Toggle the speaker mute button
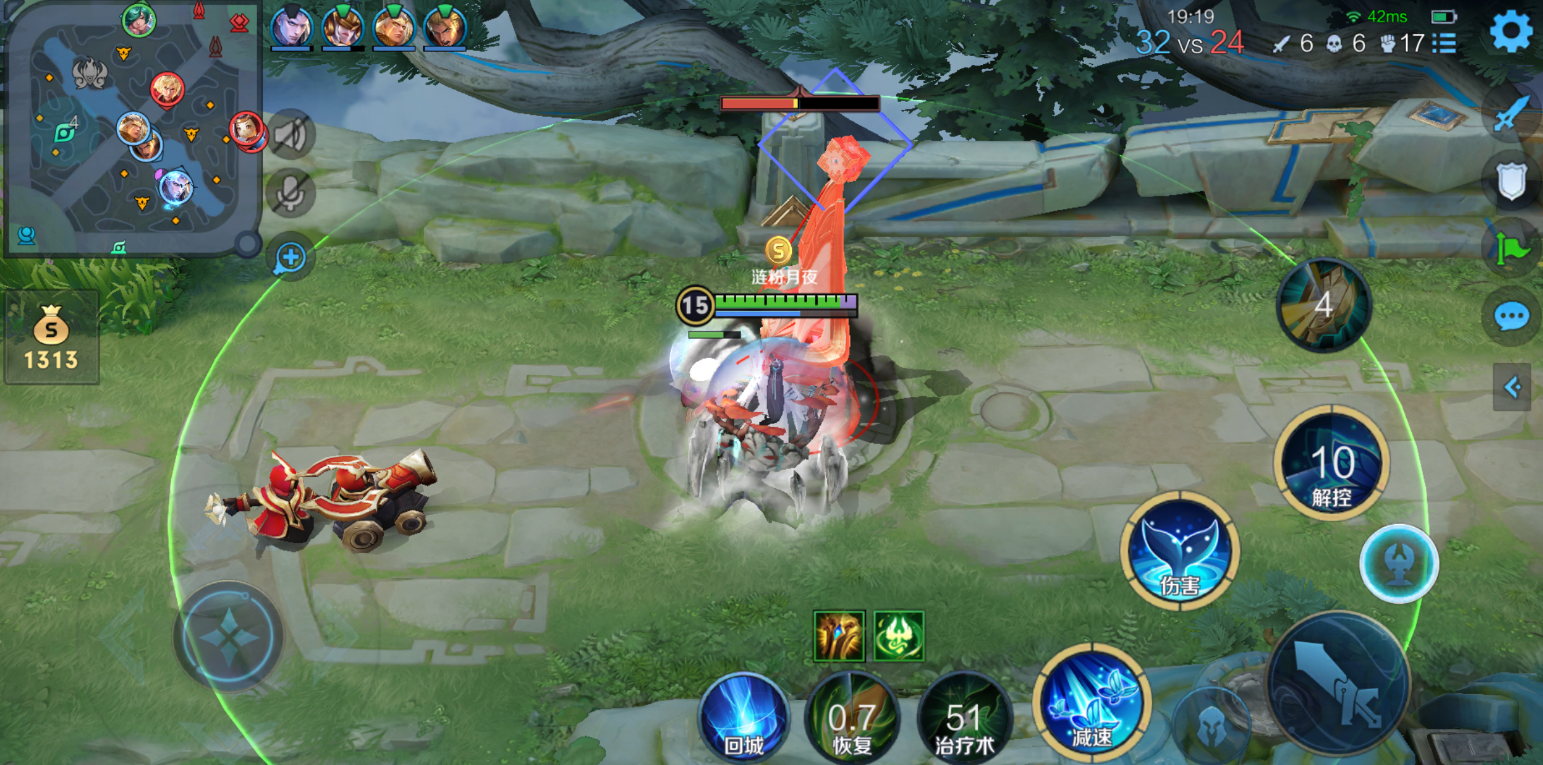This screenshot has width=1543, height=765. tap(291, 135)
